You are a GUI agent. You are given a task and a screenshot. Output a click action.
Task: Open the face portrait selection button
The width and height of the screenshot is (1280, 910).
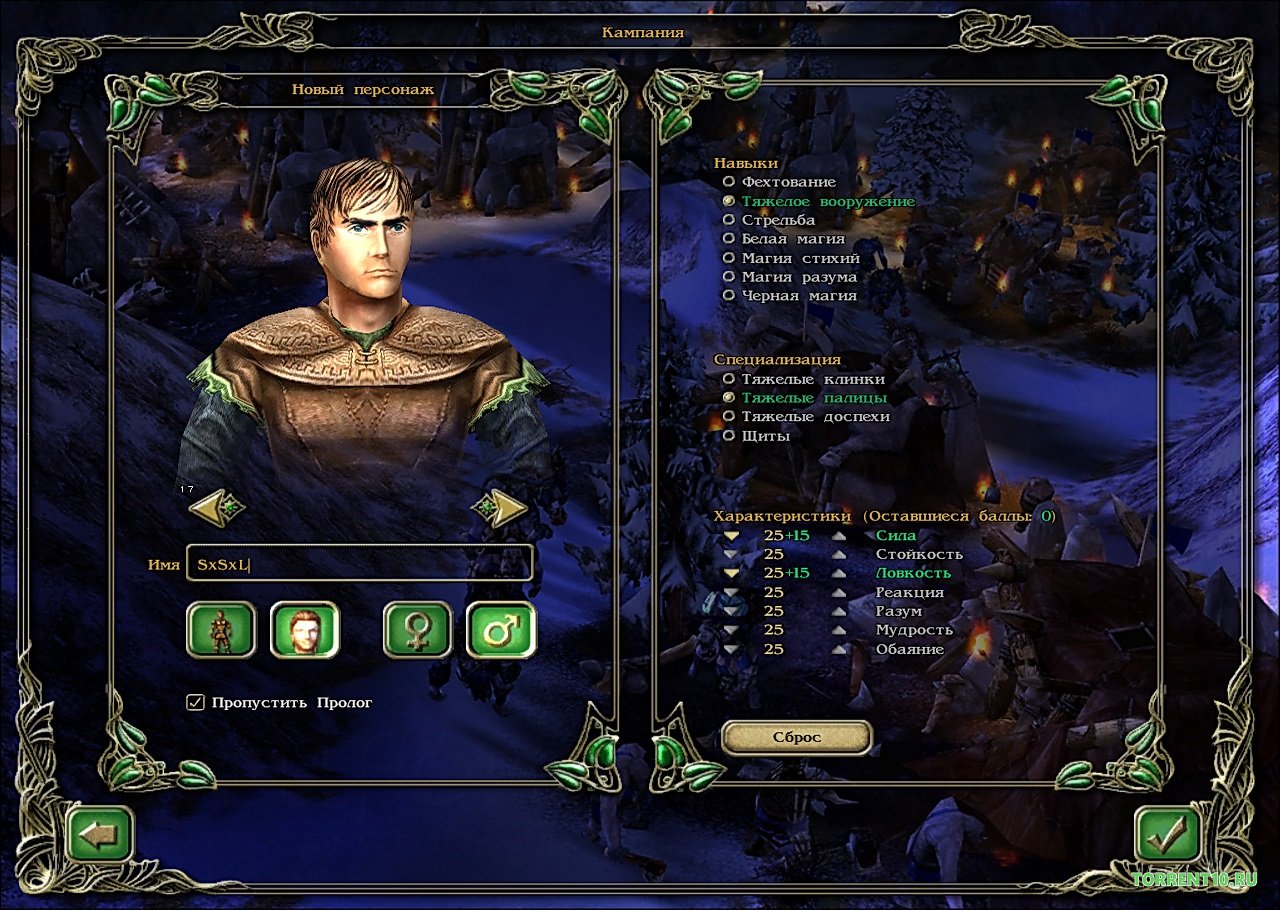[304, 630]
